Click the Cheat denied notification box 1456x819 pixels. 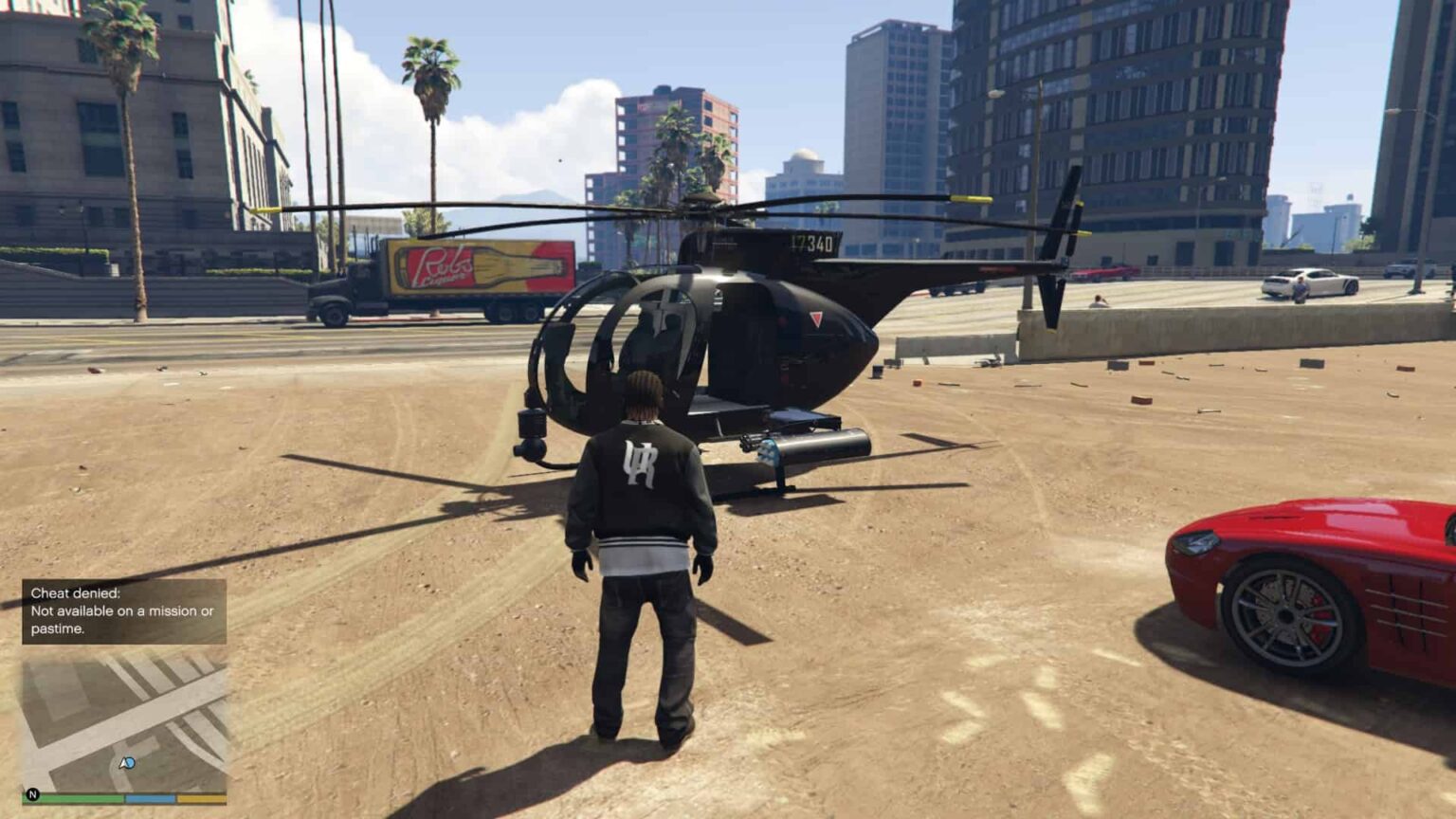[x=124, y=611]
